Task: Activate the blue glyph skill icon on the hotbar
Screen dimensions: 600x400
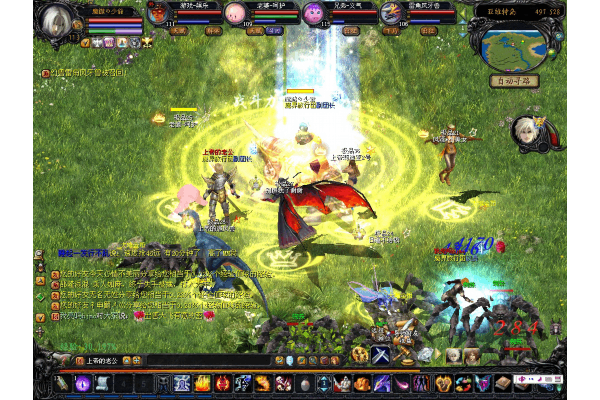Action: pos(183,383)
